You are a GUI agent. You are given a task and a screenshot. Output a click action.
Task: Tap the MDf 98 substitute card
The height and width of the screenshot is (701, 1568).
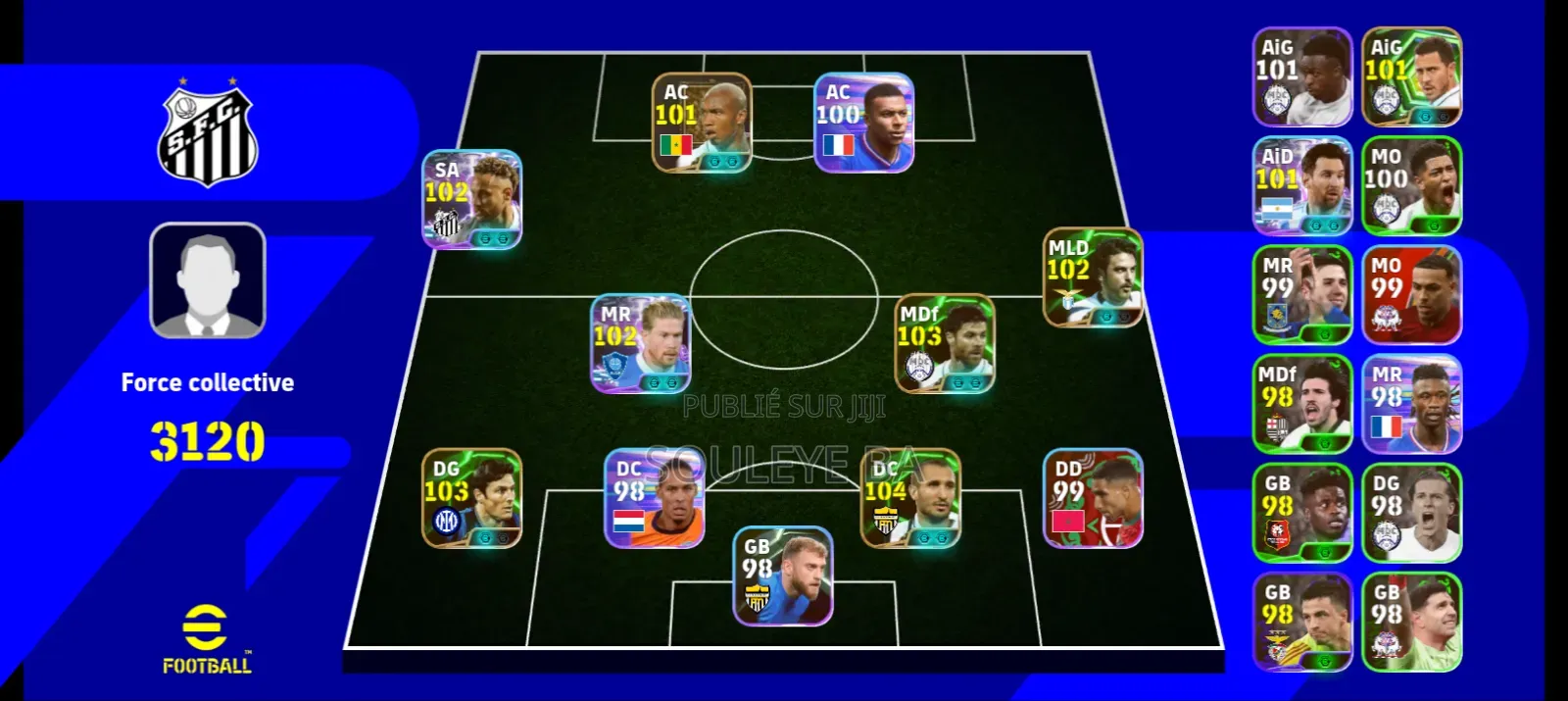point(1302,404)
